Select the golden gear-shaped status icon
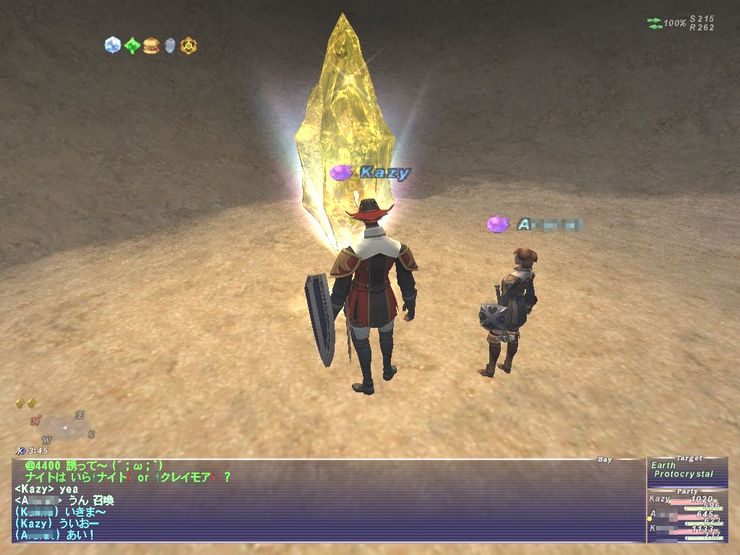 click(x=188, y=45)
